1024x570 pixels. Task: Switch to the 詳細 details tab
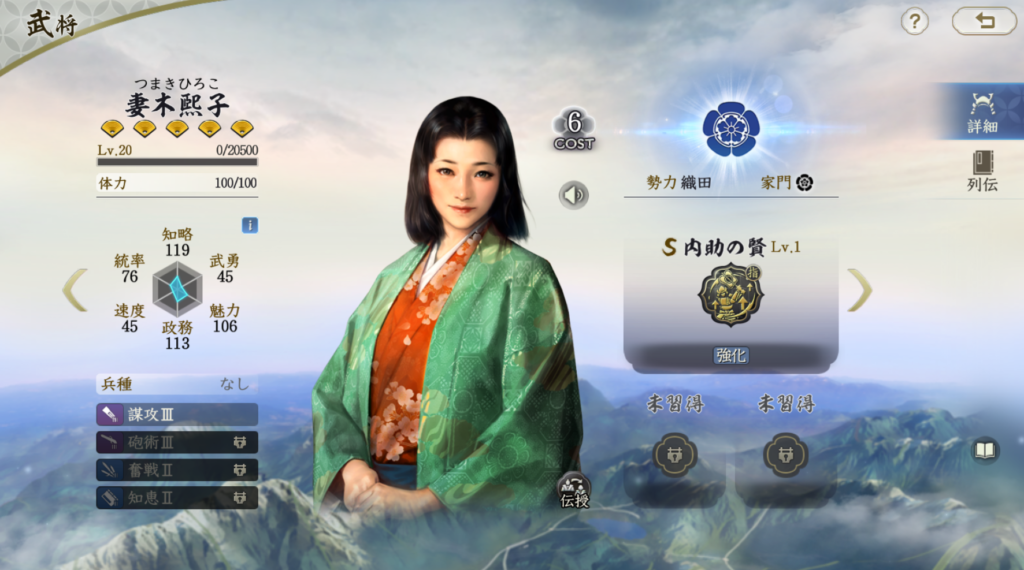pyautogui.click(x=981, y=112)
